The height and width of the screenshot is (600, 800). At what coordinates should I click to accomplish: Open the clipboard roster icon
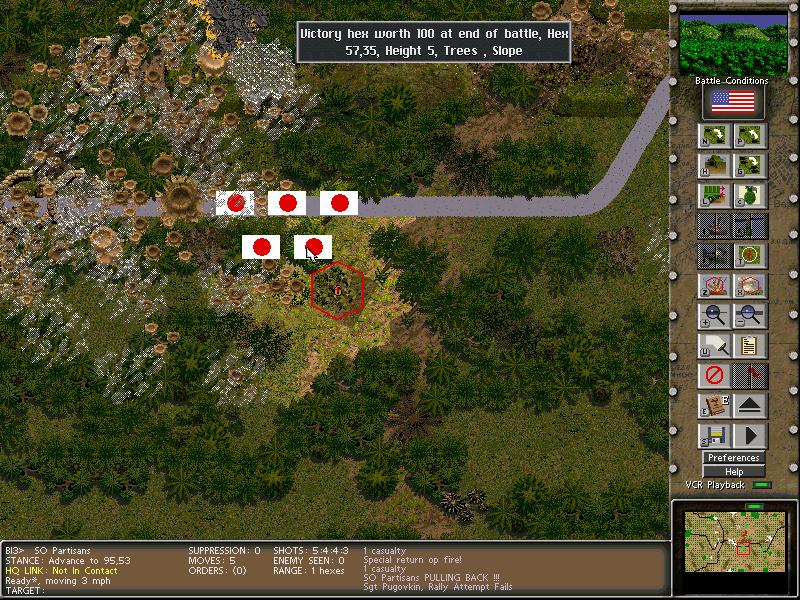tap(750, 347)
